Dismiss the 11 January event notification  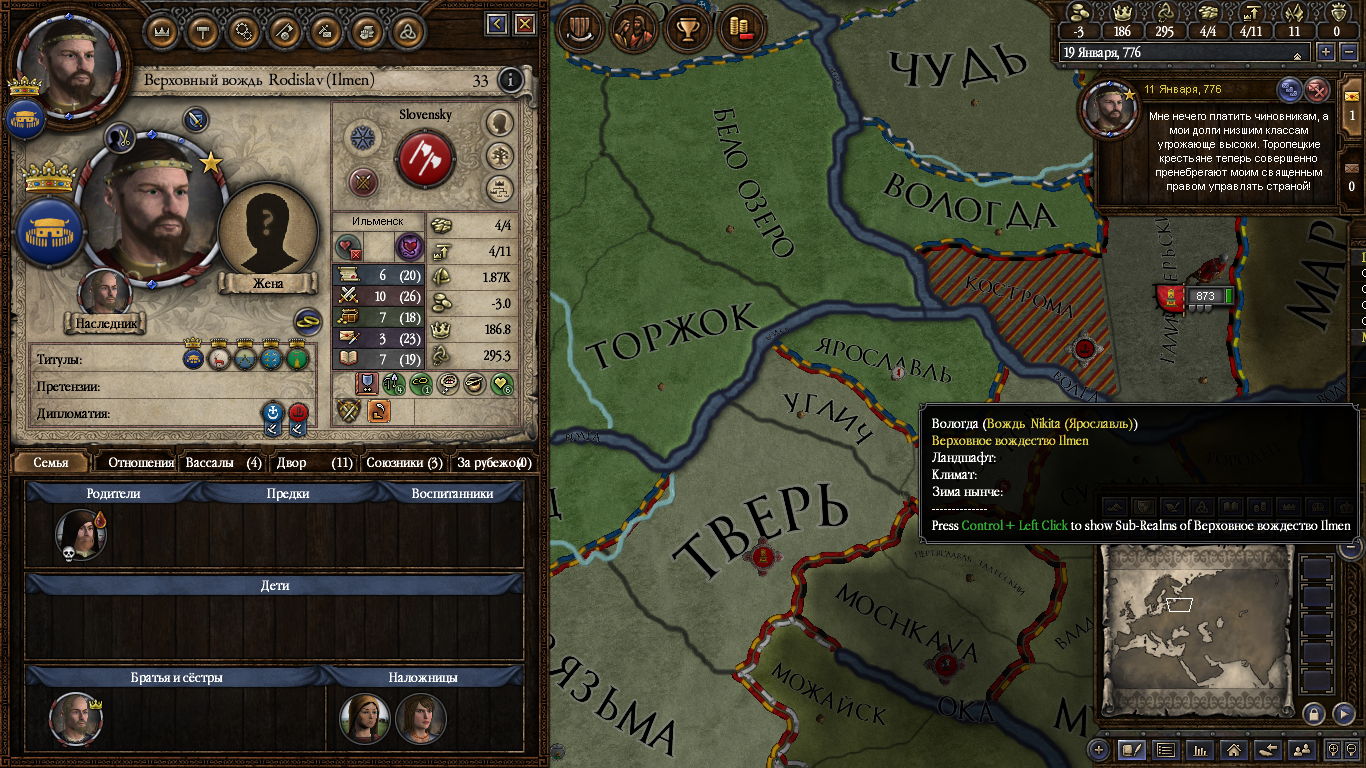(1318, 90)
